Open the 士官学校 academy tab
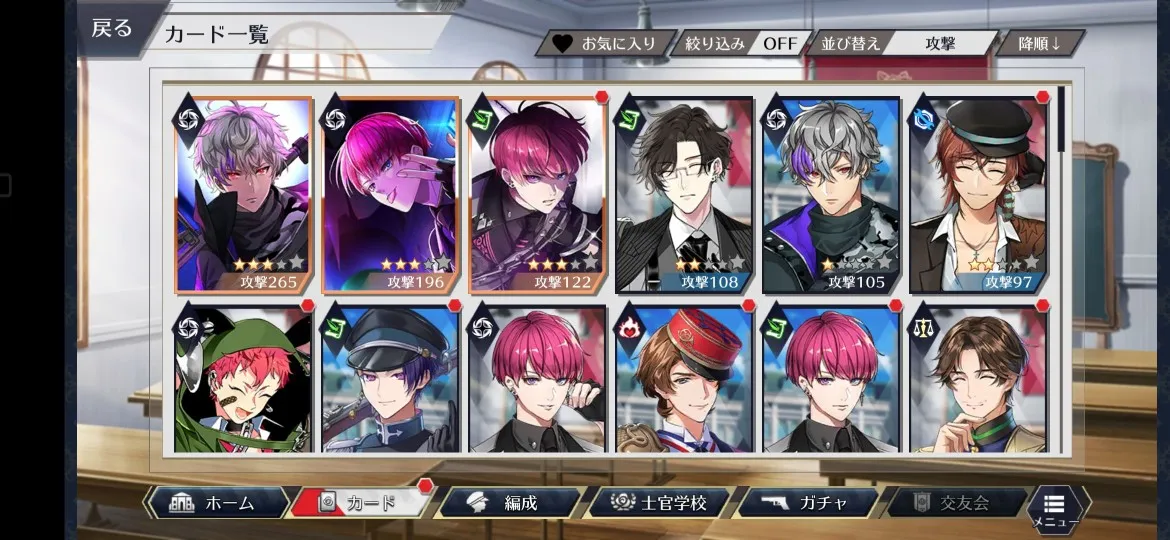Screen dimensions: 1170x540 click(658, 503)
